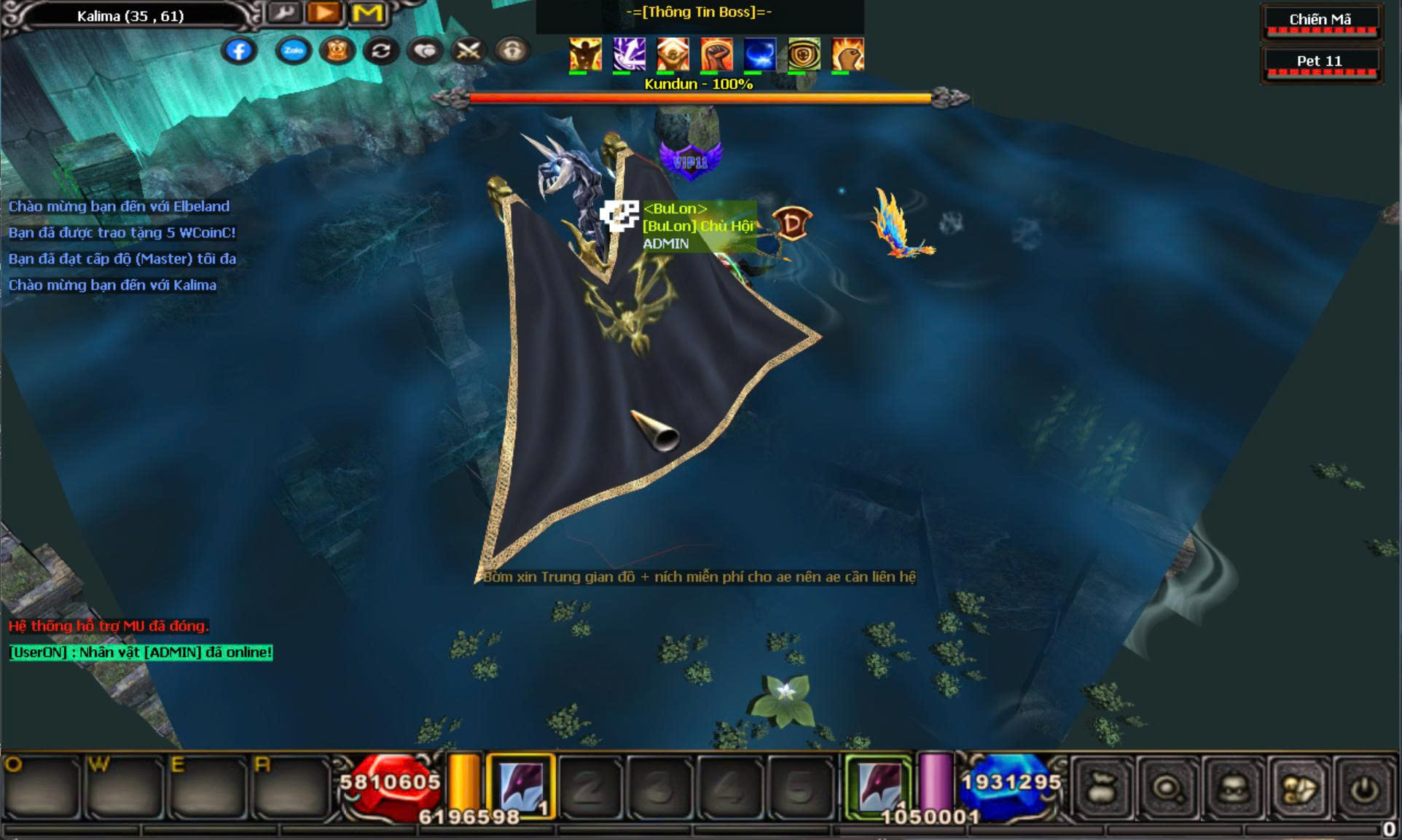Image resolution: width=1402 pixels, height=840 pixels.
Task: Select the crossed swords icon
Action: pyautogui.click(x=469, y=50)
